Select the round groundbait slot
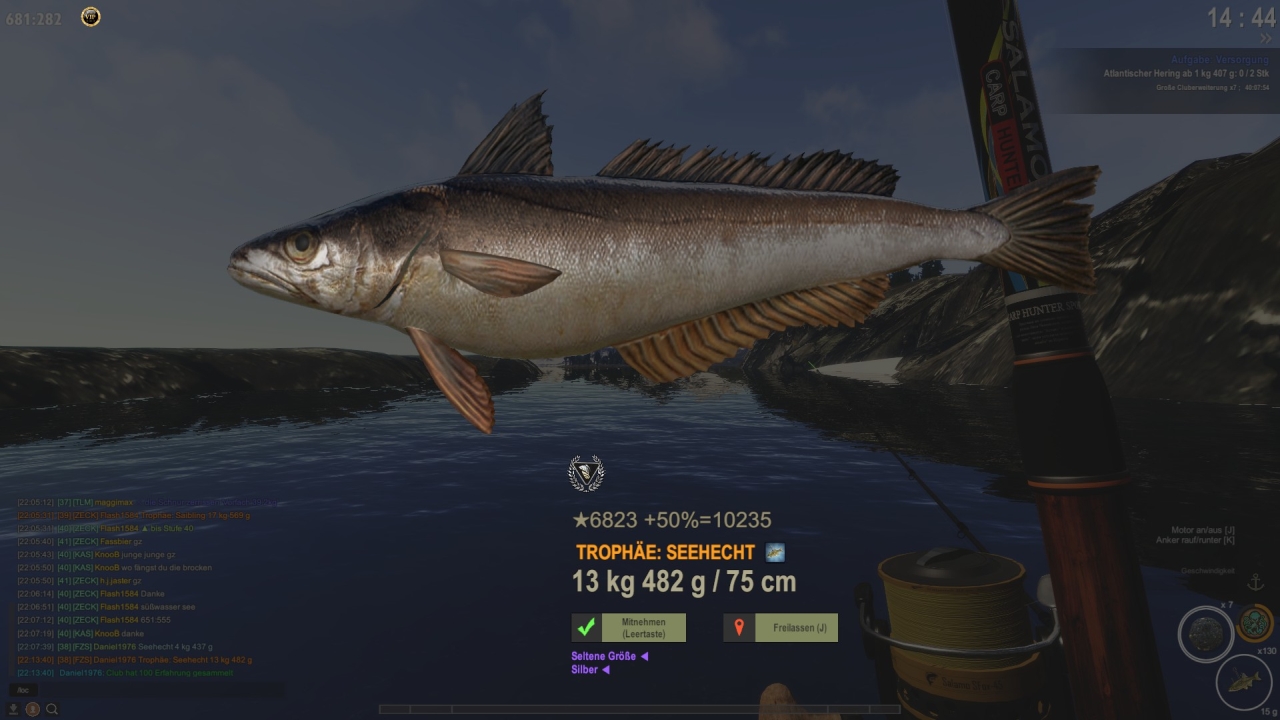 (1205, 634)
